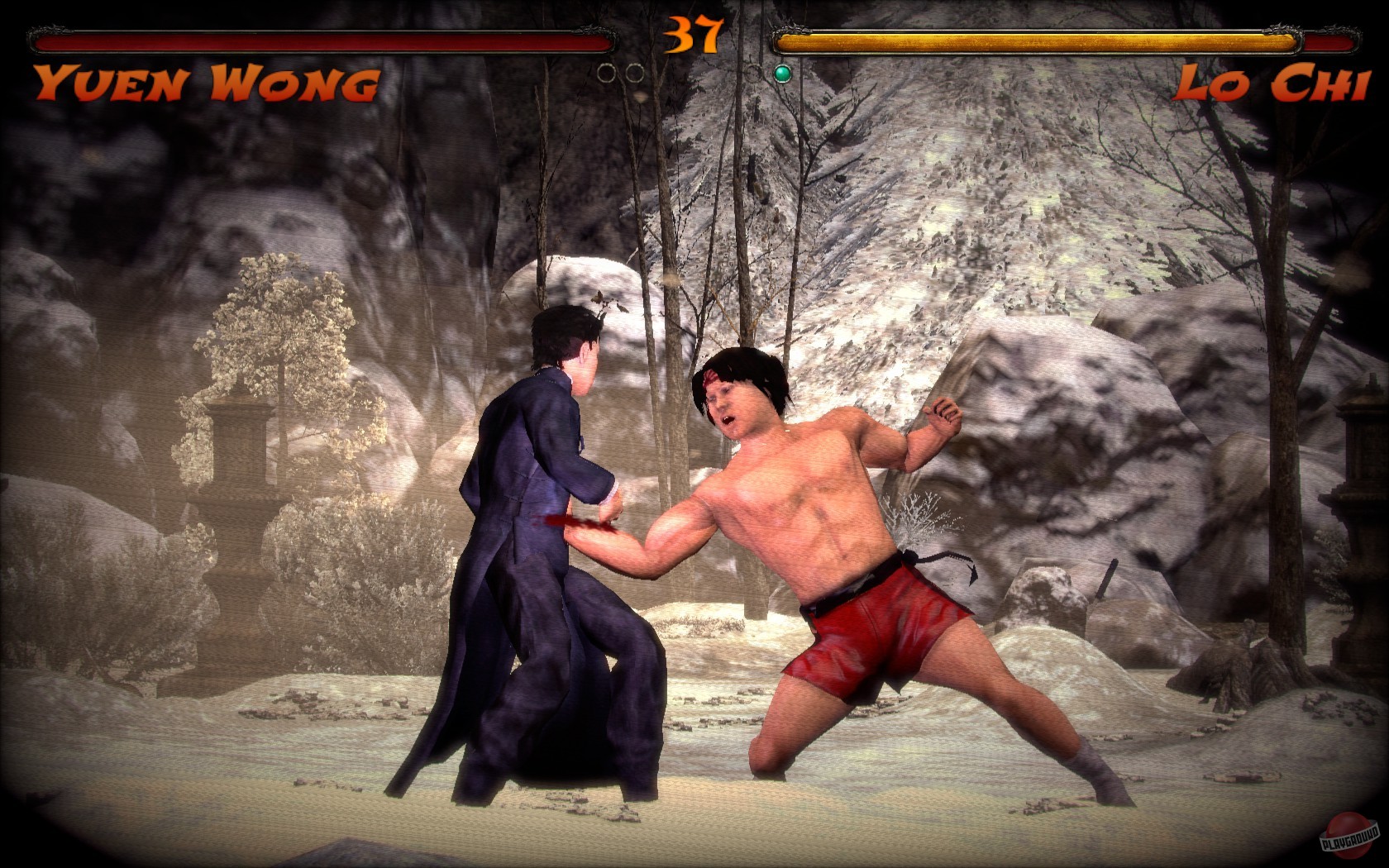
Task: Select the Yuen Wong name label
Action: (205, 81)
